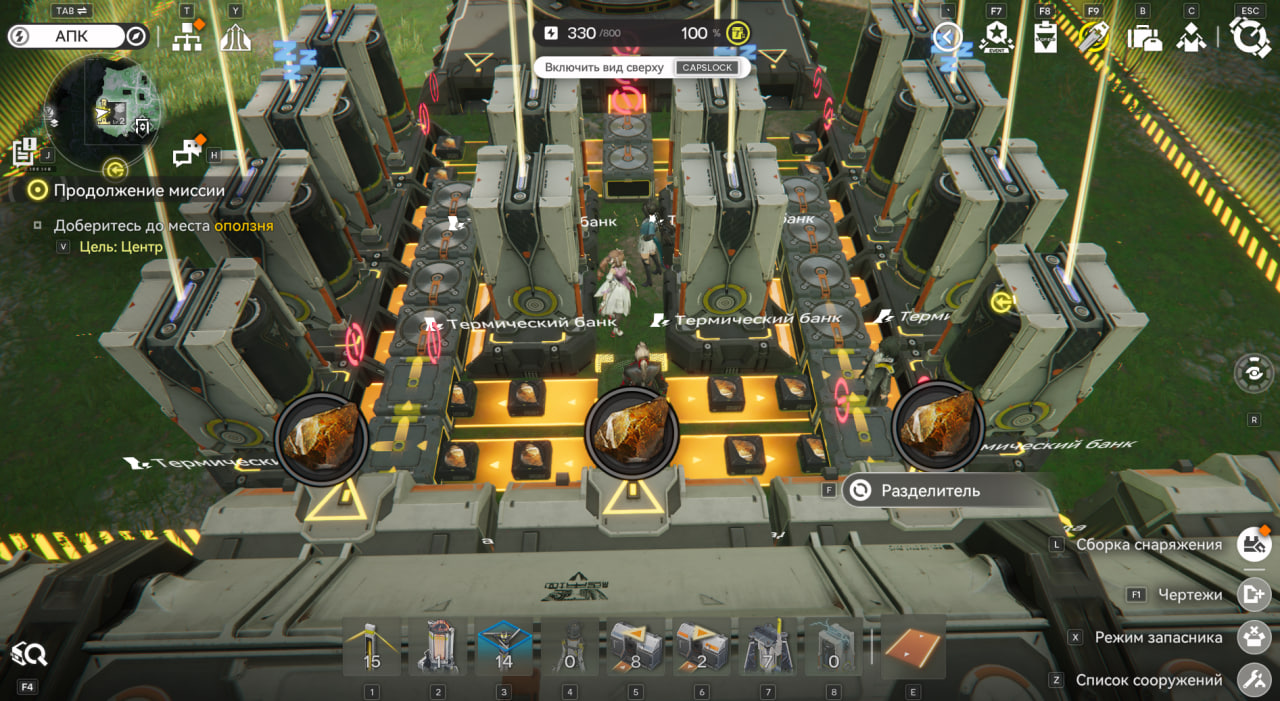1280x701 pixels.
Task: Open the Event star icon
Action: click(996, 38)
